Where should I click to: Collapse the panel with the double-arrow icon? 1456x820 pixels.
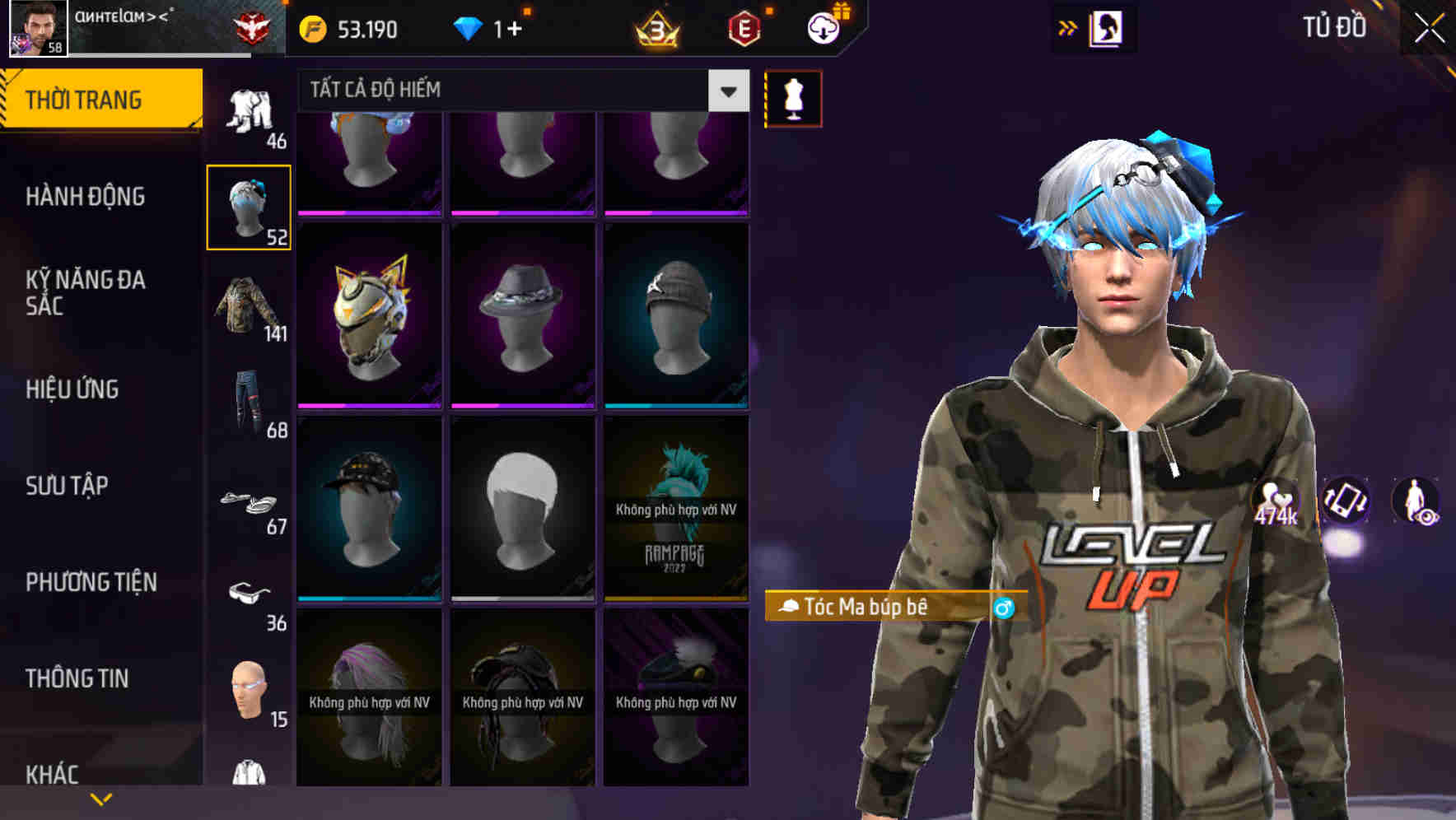pyautogui.click(x=1068, y=27)
